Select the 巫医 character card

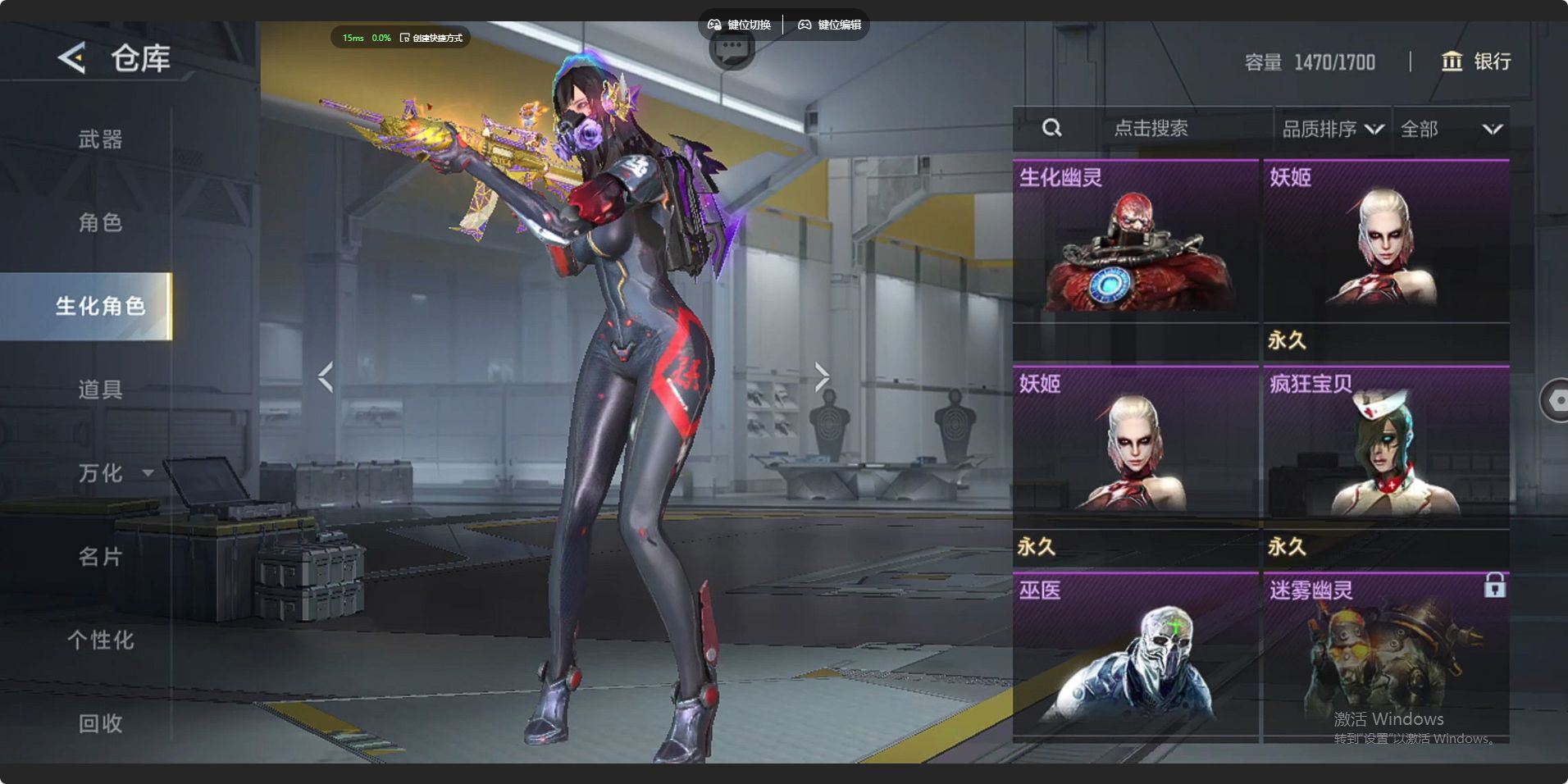1135,654
